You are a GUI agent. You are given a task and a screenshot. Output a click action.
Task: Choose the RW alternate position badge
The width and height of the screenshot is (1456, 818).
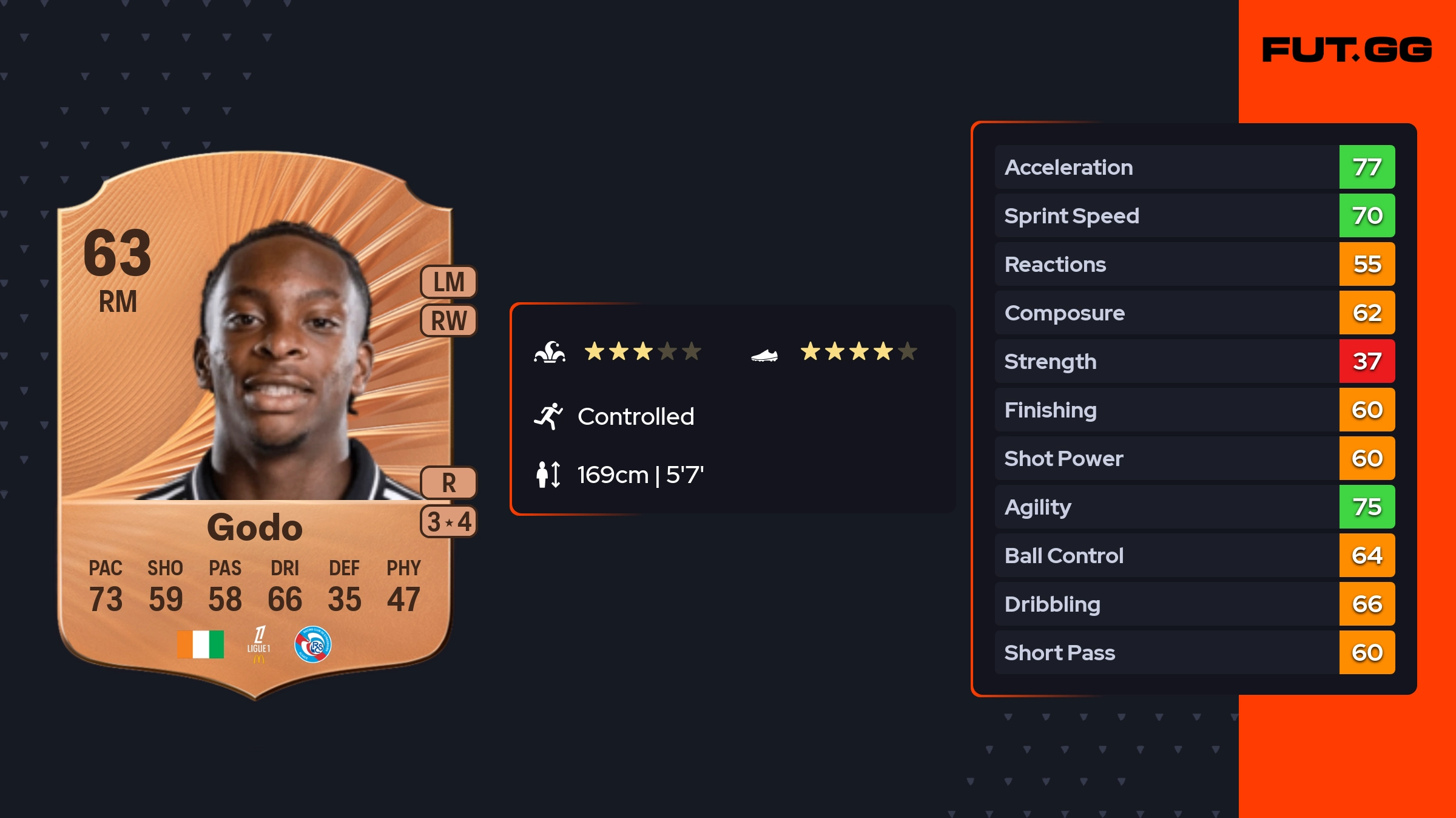pyautogui.click(x=449, y=320)
